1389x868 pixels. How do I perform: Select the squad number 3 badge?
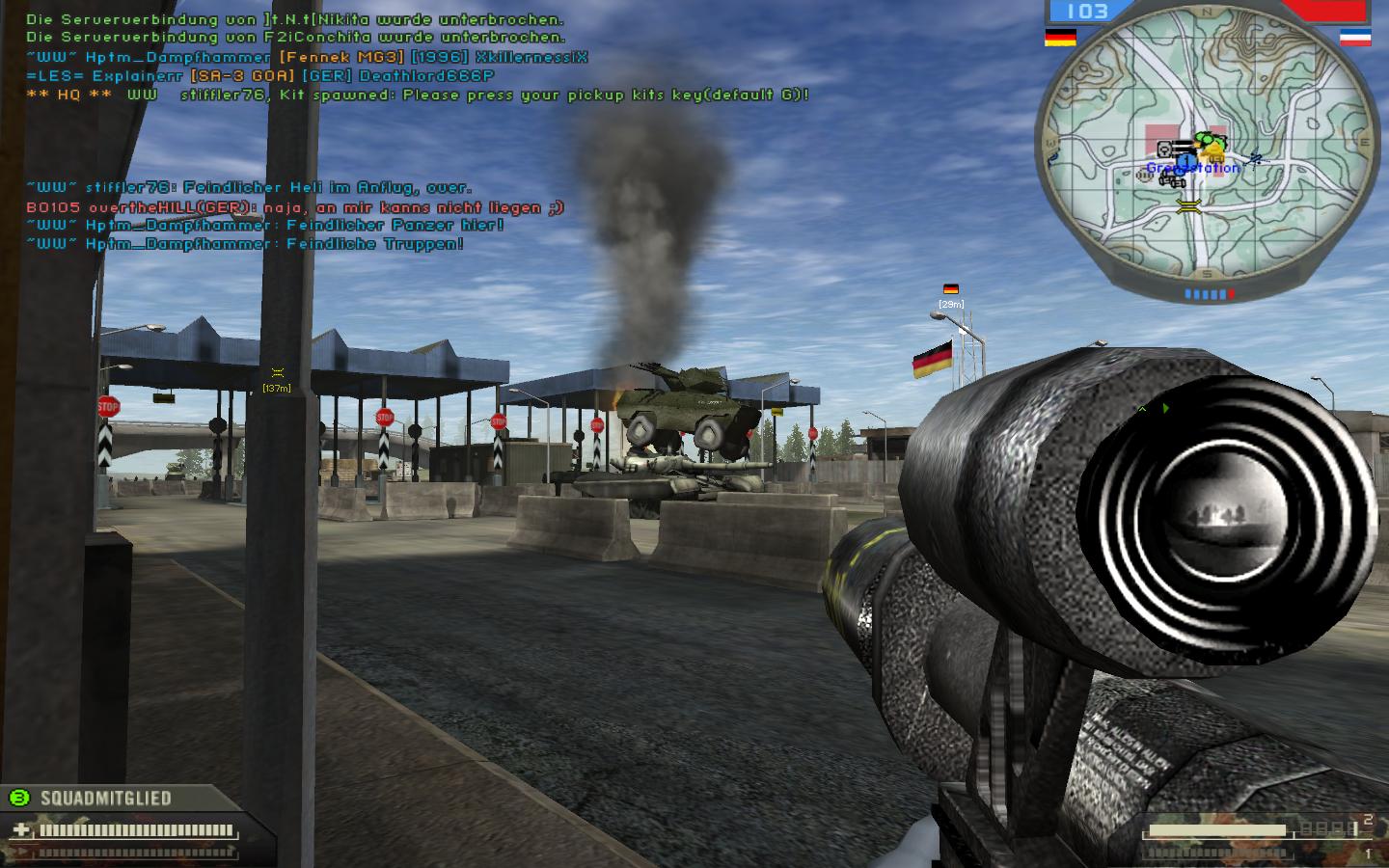click(18, 798)
